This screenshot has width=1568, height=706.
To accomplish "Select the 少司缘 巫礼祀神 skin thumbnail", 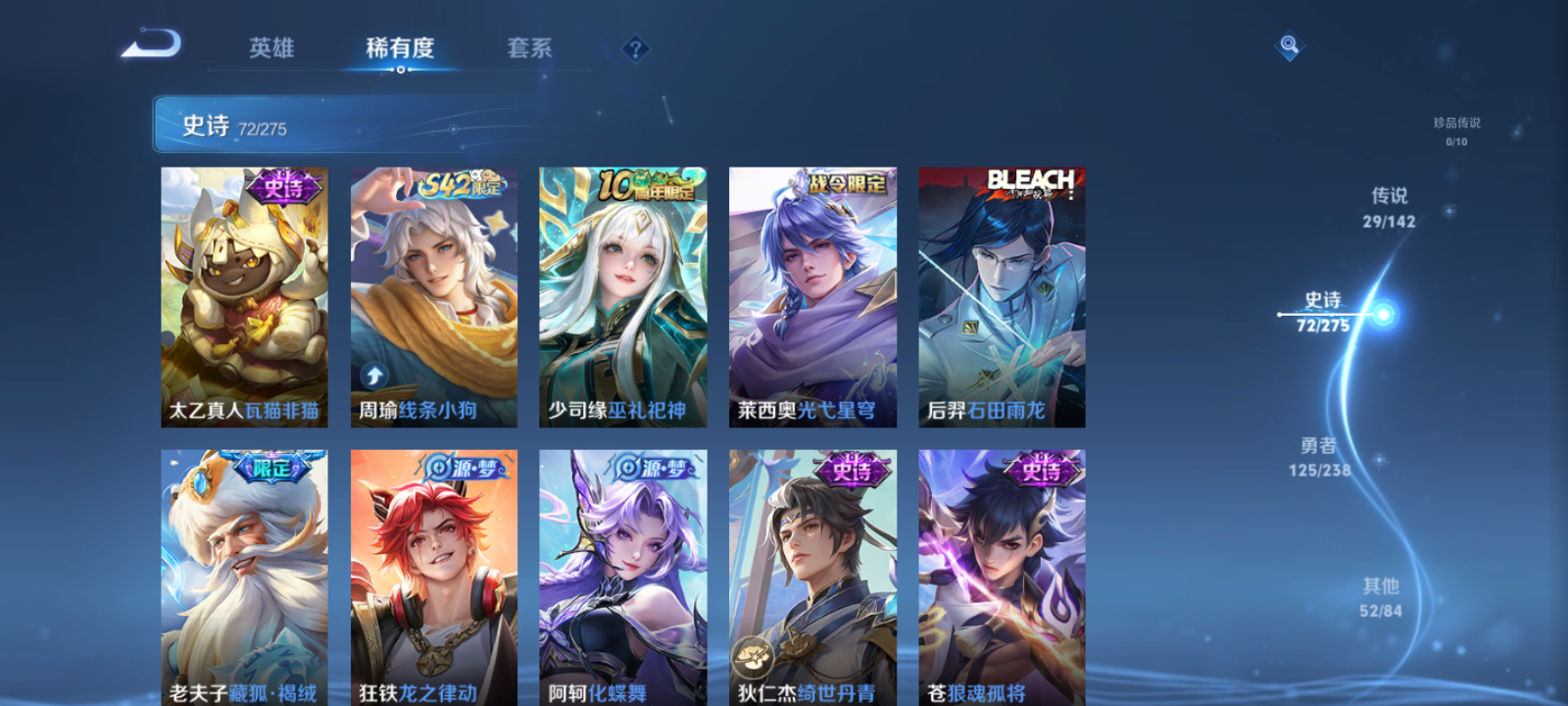I will pyautogui.click(x=623, y=294).
